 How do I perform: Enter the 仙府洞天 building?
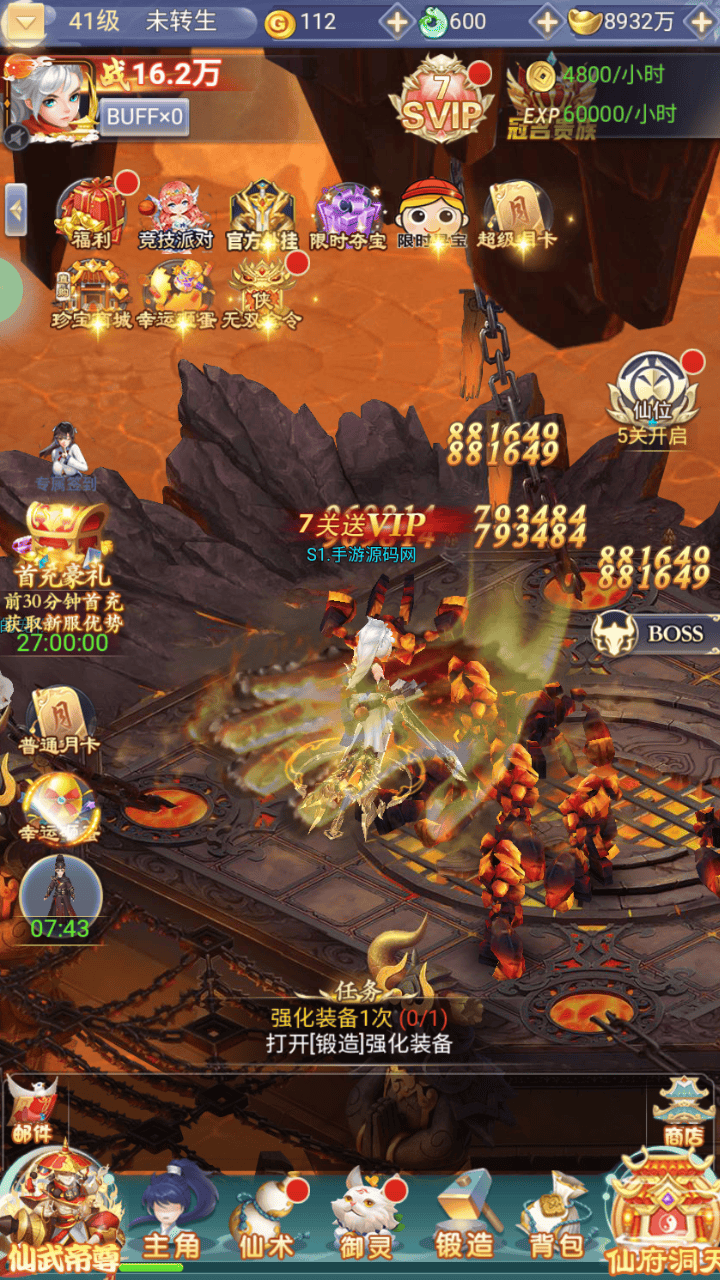[x=662, y=1212]
